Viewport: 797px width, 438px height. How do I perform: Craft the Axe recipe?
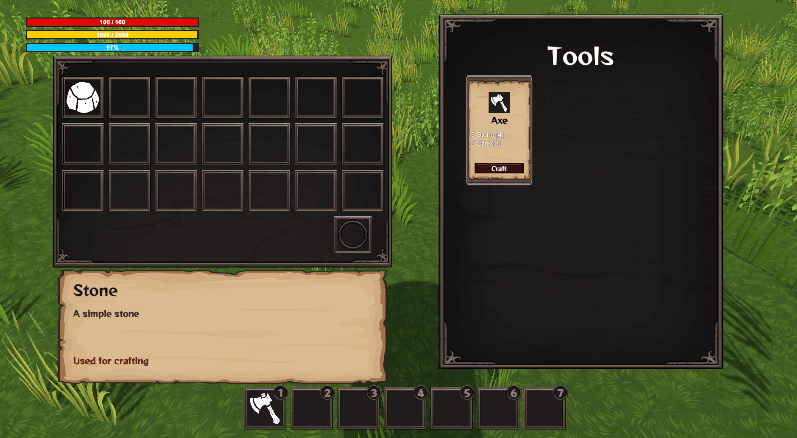click(499, 169)
